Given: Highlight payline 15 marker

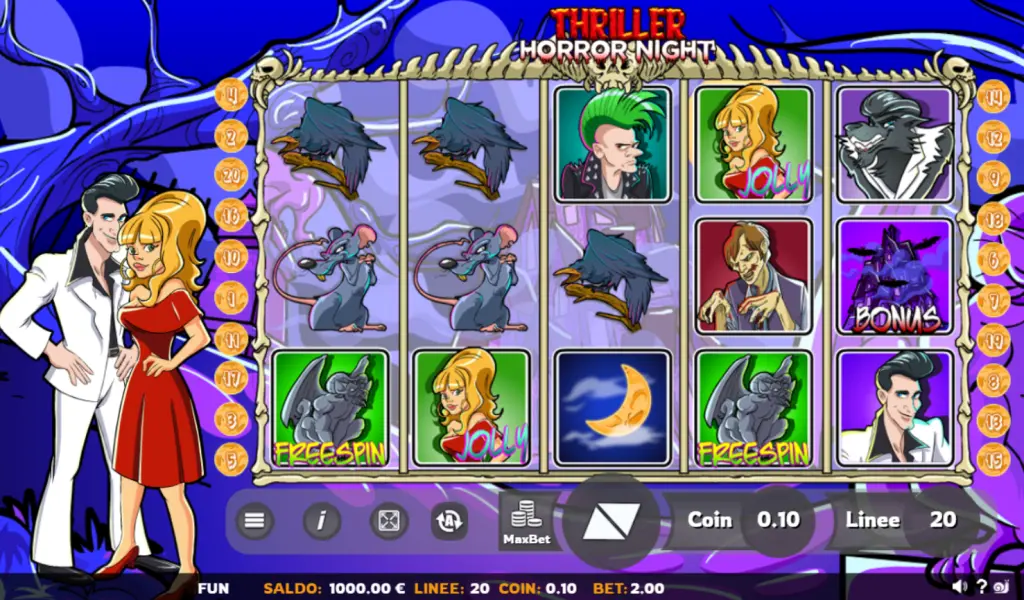Looking at the screenshot, I should pos(993,459).
